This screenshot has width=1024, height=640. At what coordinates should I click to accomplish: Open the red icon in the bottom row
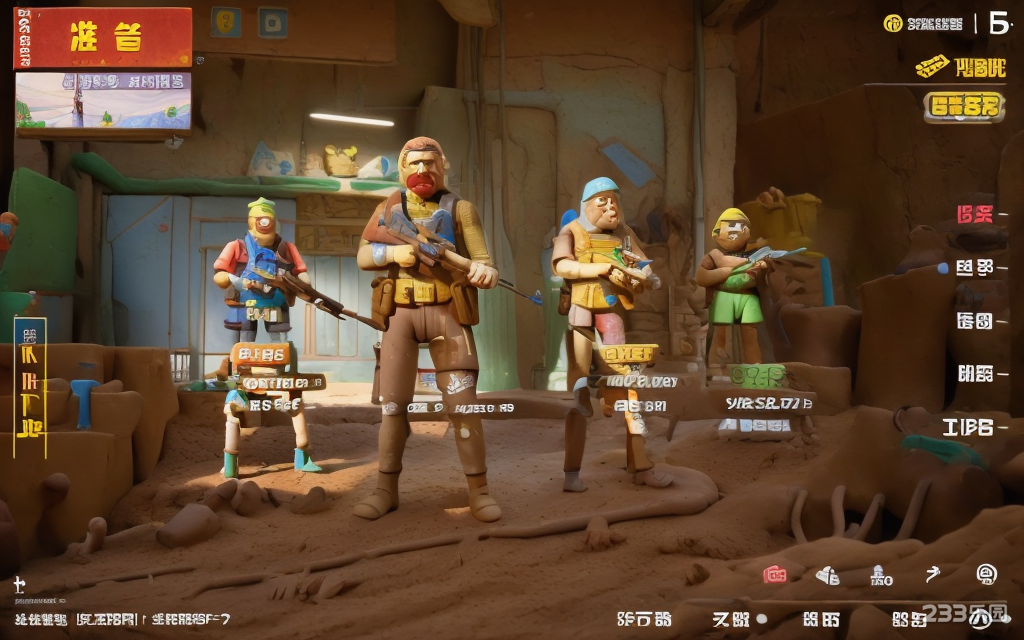click(775, 574)
